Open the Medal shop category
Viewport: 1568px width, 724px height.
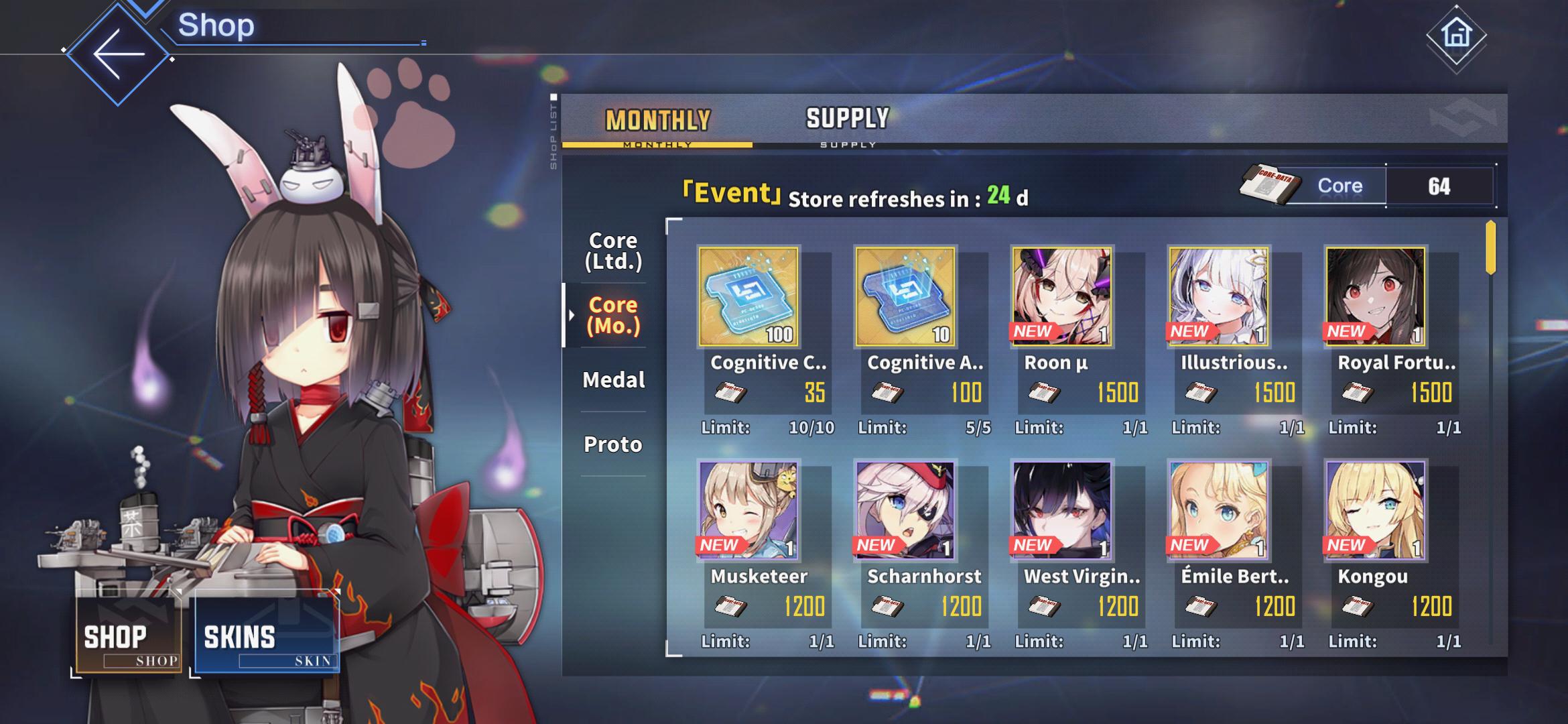click(x=614, y=379)
